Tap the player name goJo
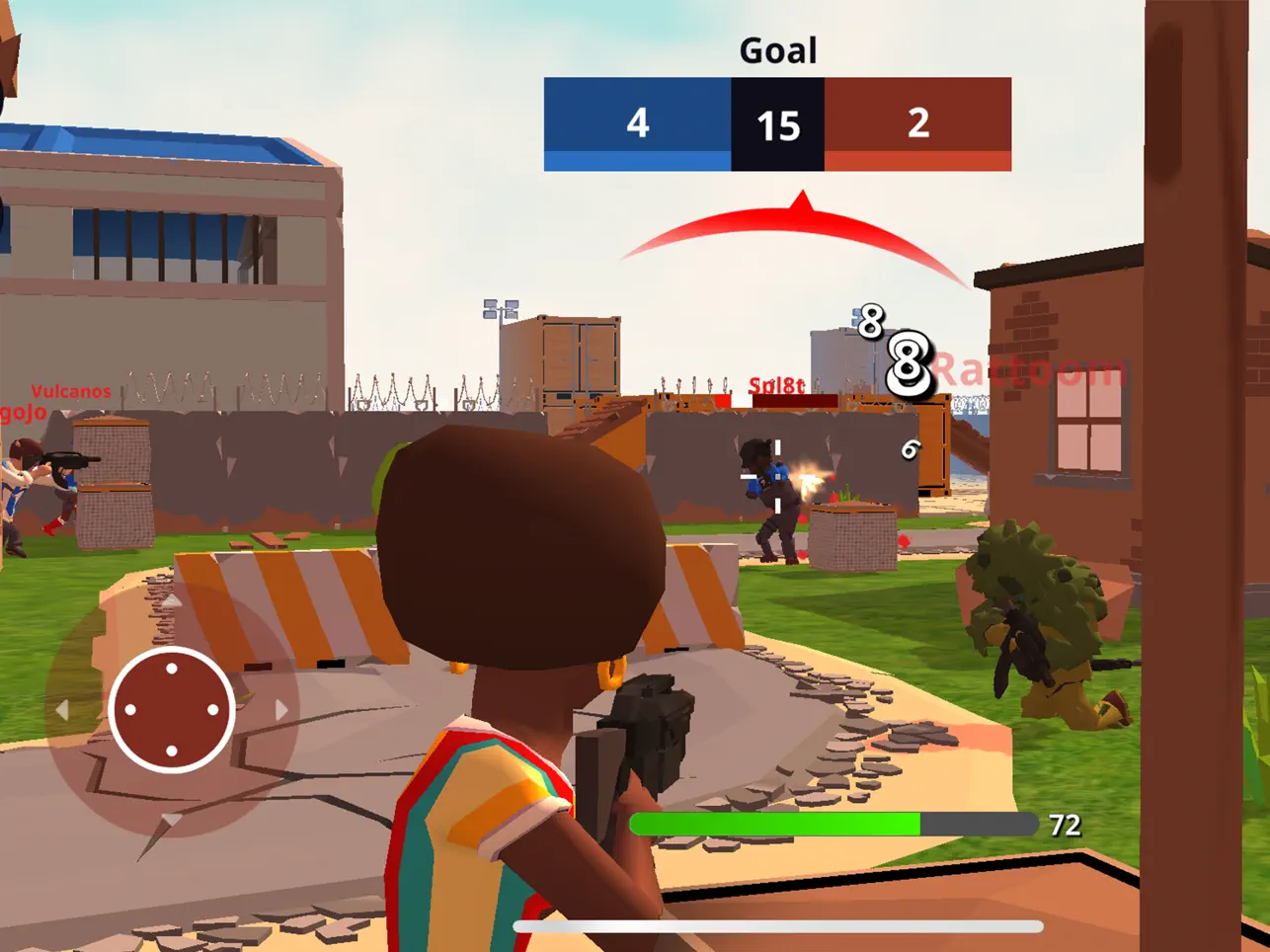Screen dimensions: 1270x952 point(20,414)
